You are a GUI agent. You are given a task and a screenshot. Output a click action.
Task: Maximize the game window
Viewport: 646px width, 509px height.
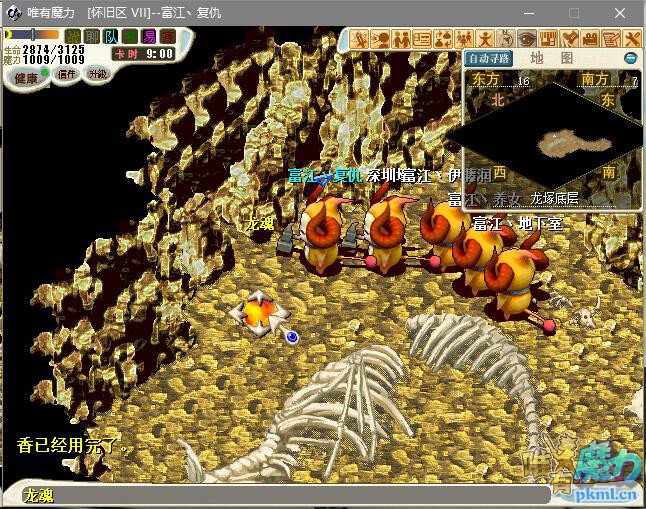574,13
